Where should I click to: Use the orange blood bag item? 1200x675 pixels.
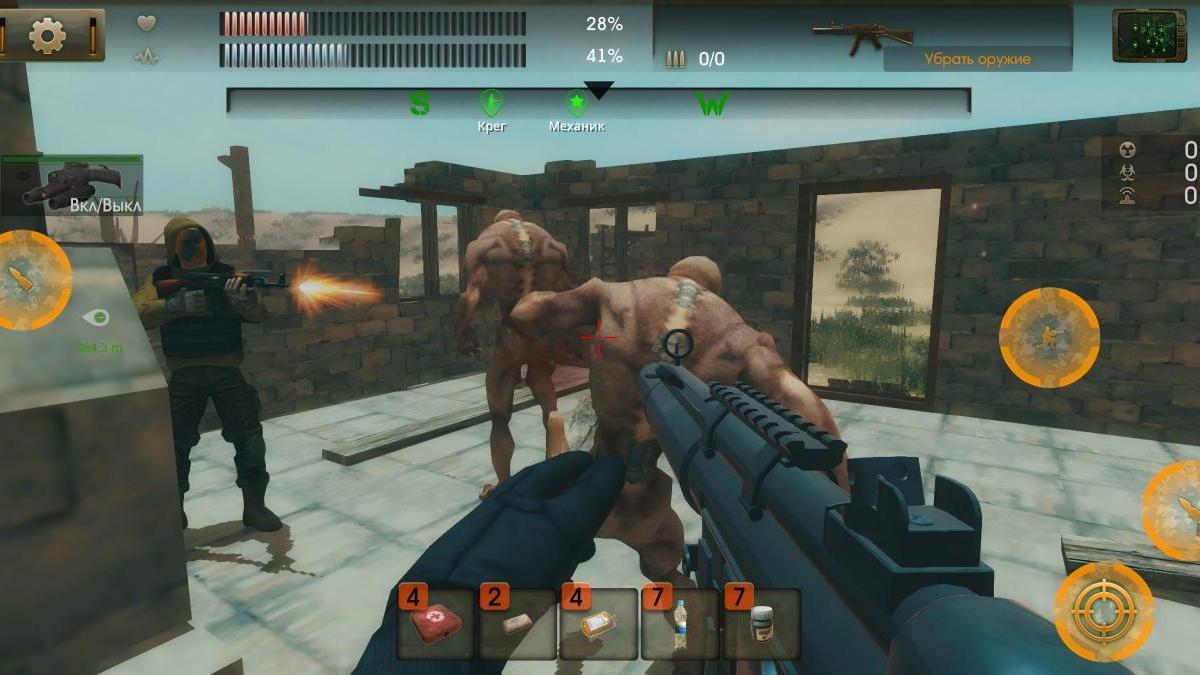[x=598, y=624]
